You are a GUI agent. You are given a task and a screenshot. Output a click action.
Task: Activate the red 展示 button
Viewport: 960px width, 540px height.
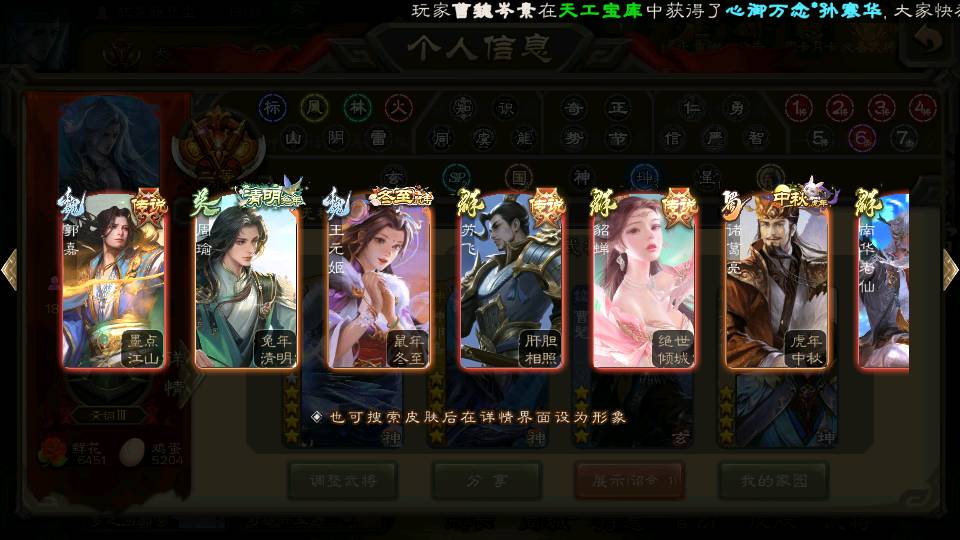tap(628, 481)
